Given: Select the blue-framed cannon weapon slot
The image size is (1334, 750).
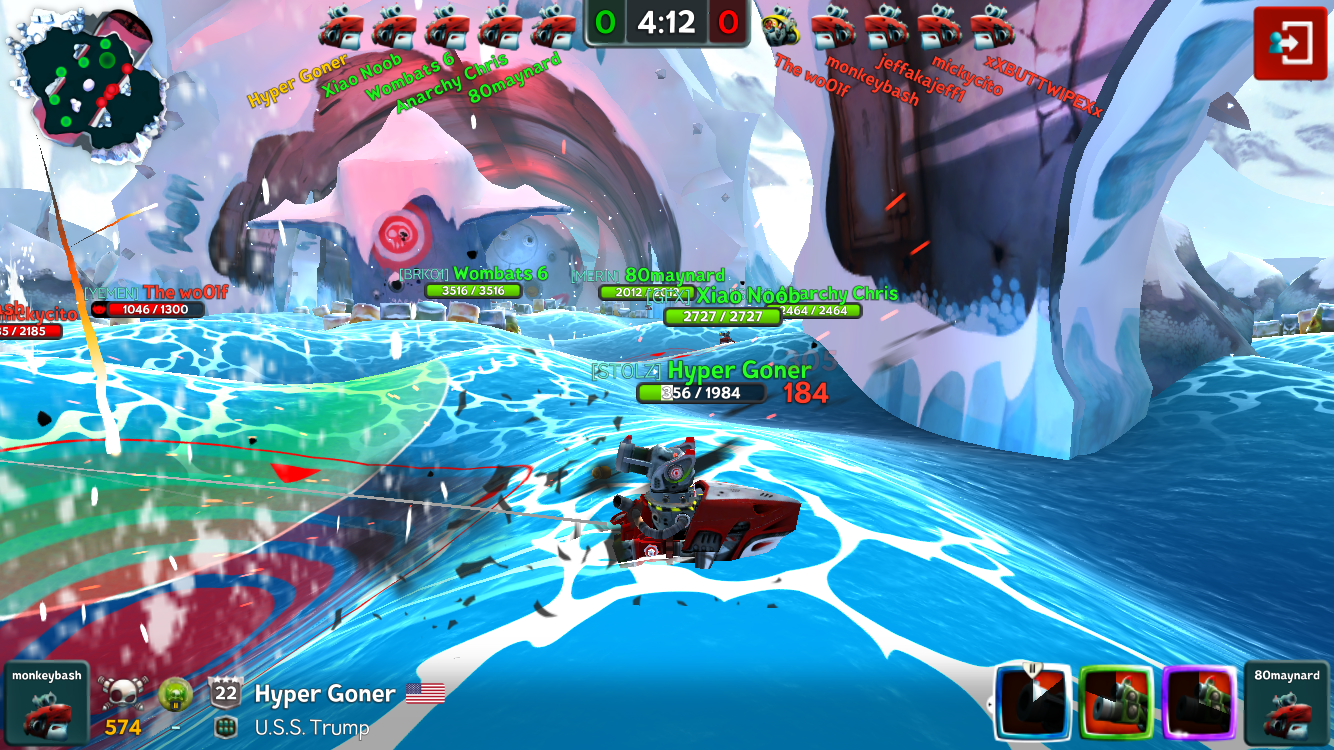Looking at the screenshot, I should click(1034, 704).
